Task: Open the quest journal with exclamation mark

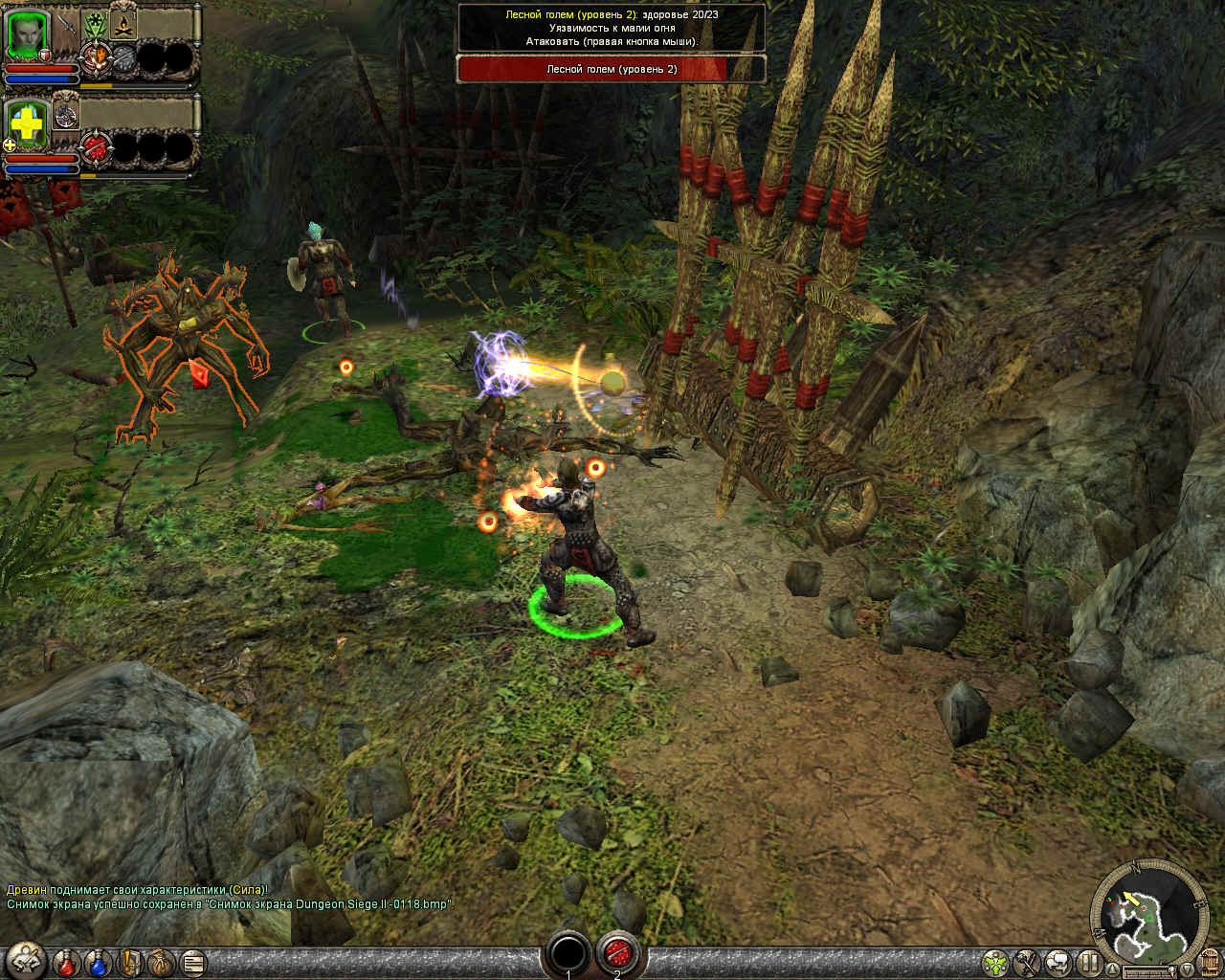Action: pyautogui.click(x=130, y=961)
